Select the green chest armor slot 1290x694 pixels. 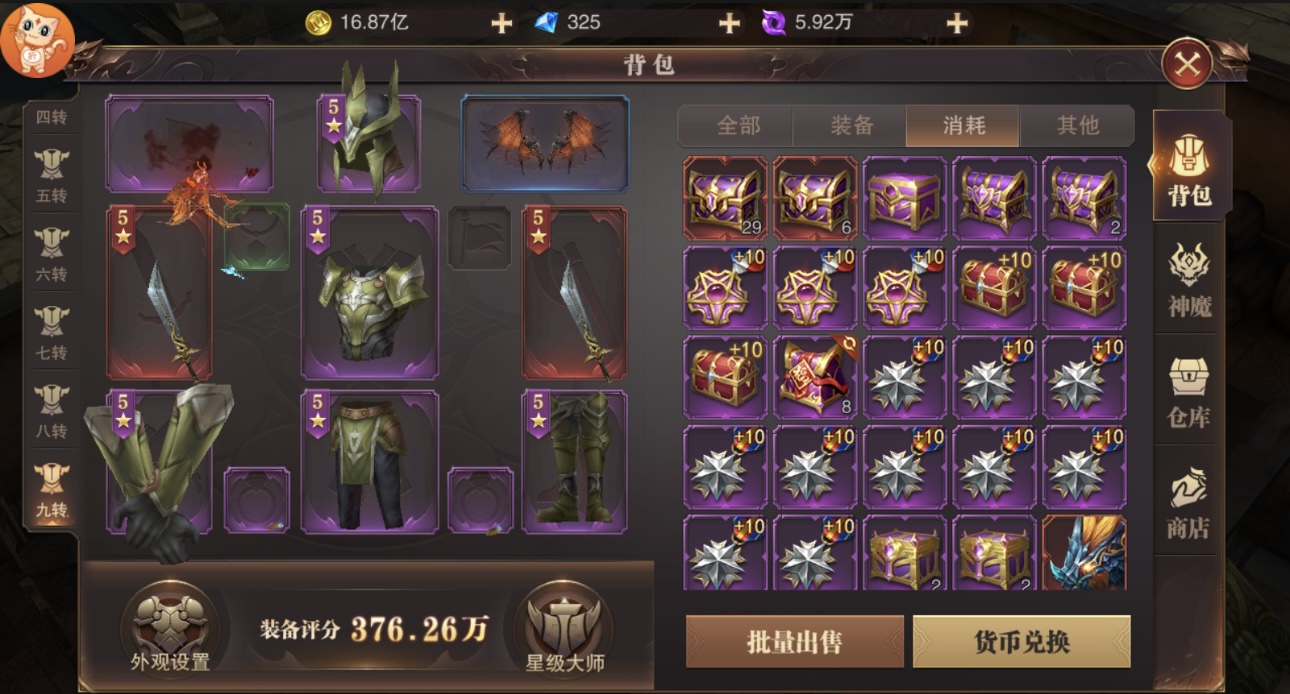(370, 293)
